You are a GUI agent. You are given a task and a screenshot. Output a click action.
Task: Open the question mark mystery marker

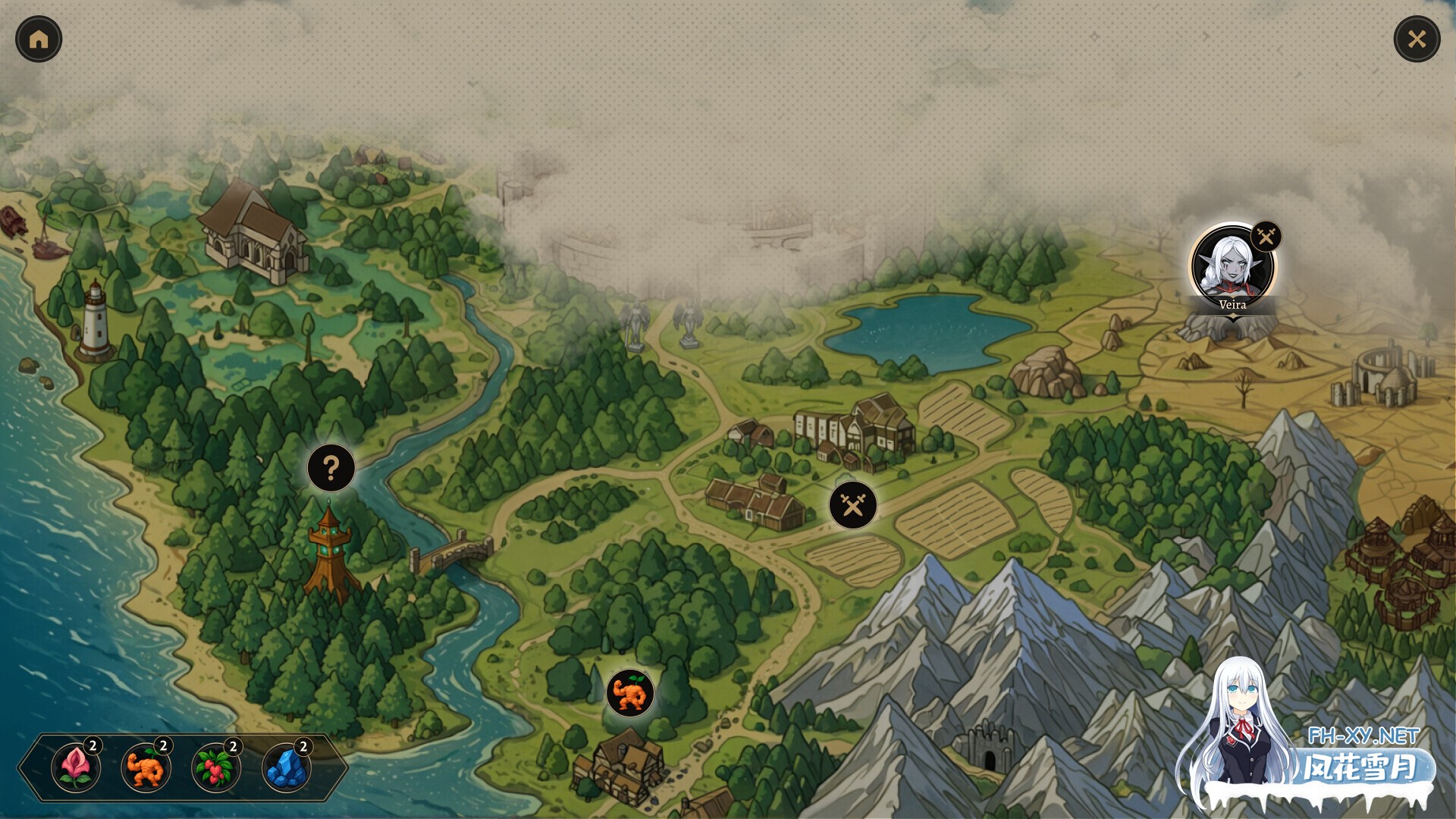[x=331, y=468]
